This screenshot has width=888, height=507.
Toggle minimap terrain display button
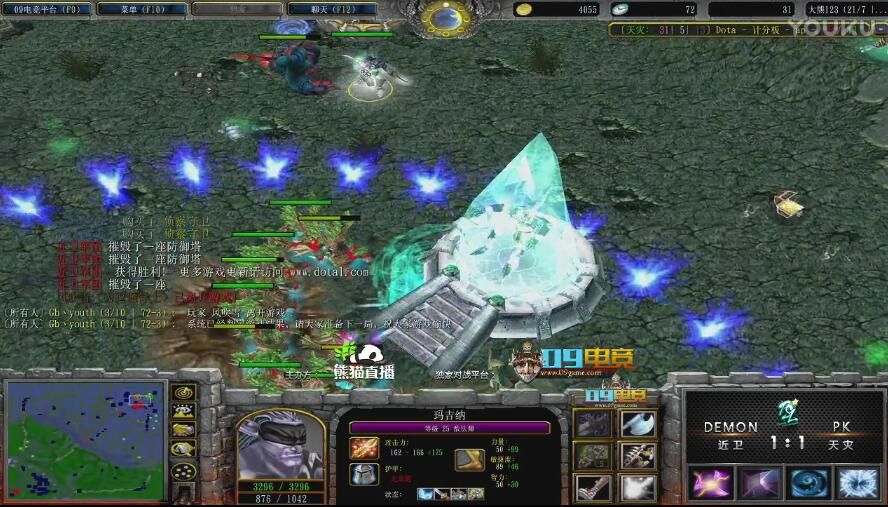pyautogui.click(x=182, y=413)
